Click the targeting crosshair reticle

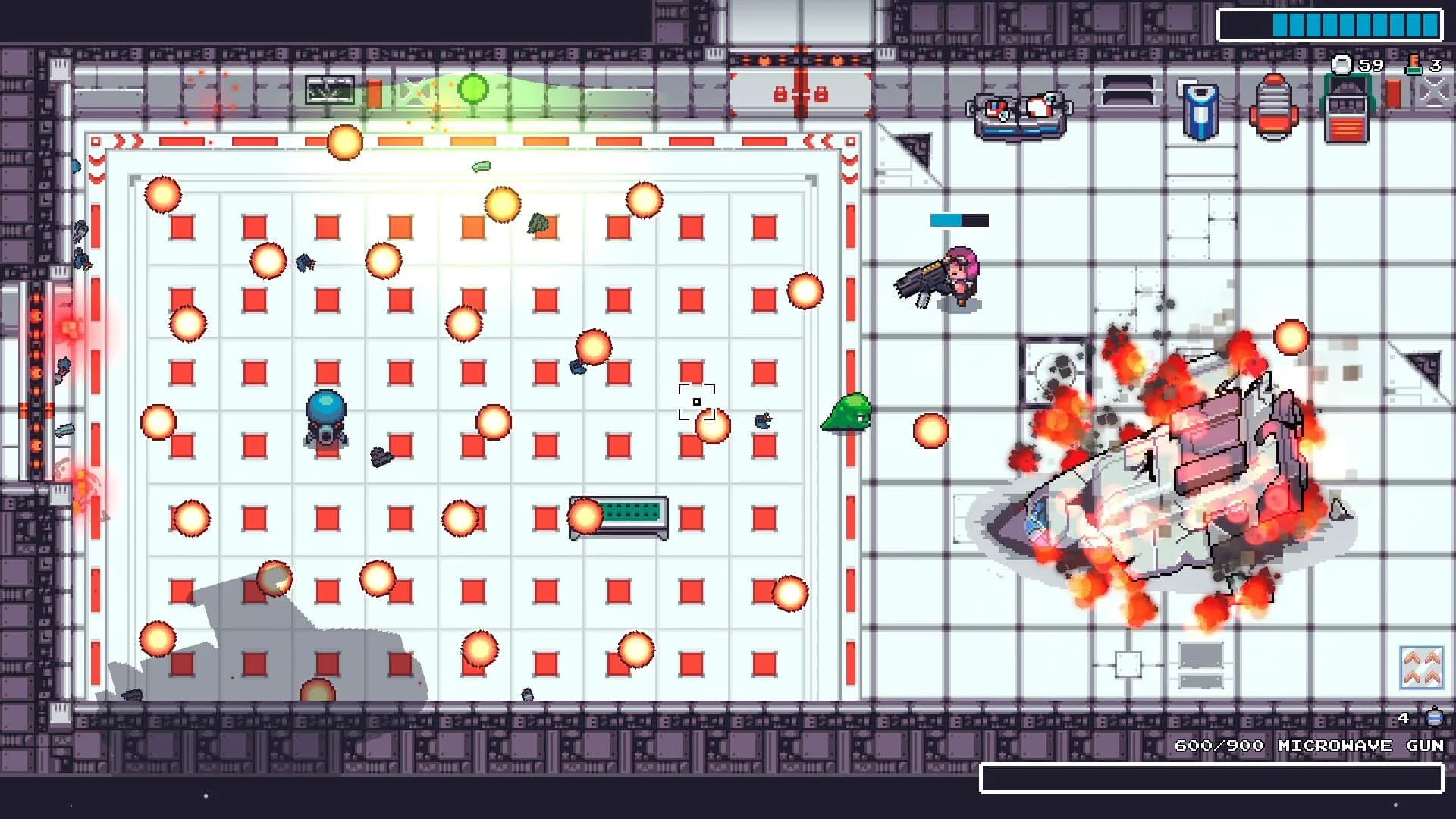[x=696, y=400]
